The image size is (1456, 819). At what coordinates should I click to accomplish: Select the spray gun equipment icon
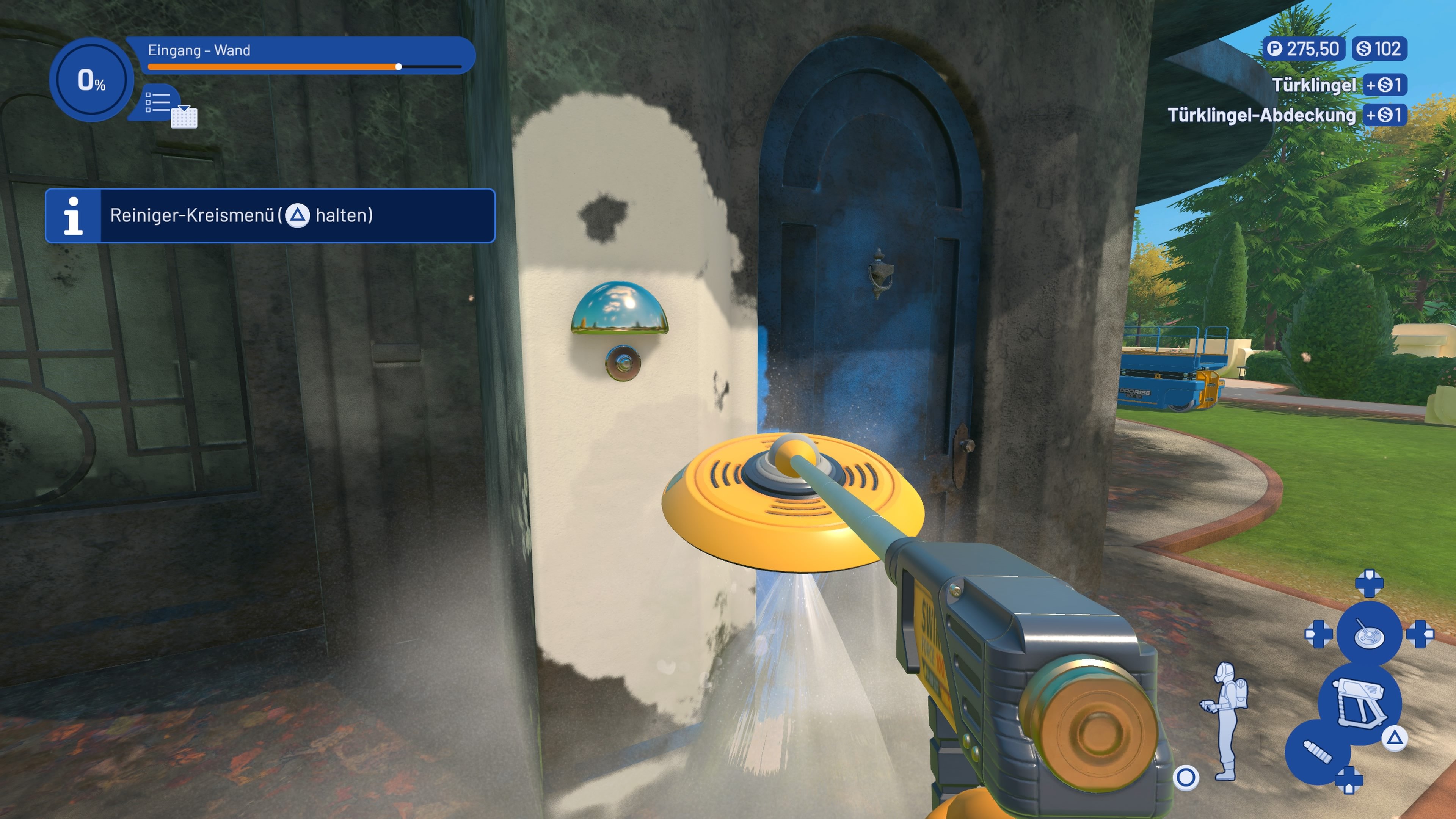[1359, 702]
